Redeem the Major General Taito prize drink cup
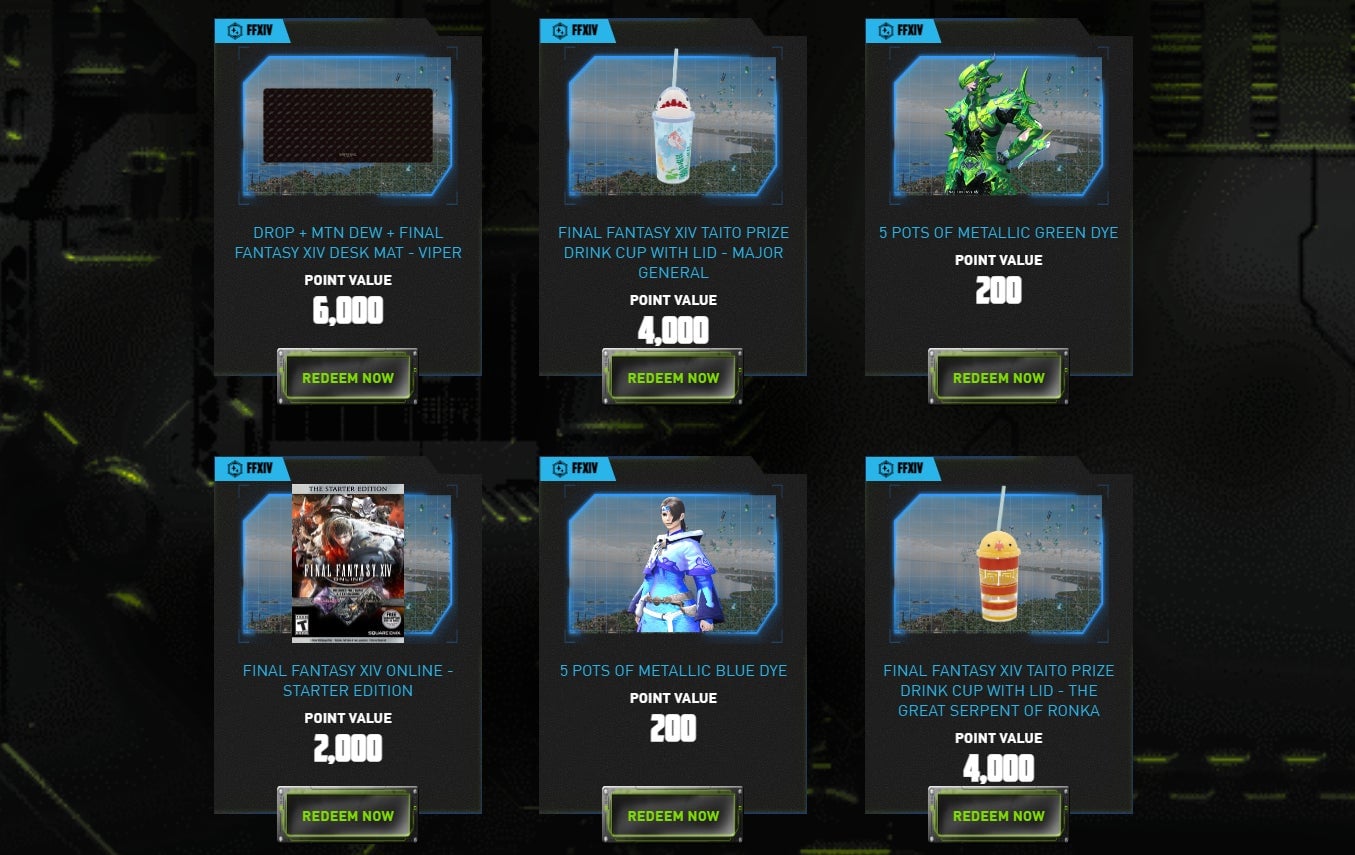Image resolution: width=1355 pixels, height=855 pixels. (x=672, y=377)
